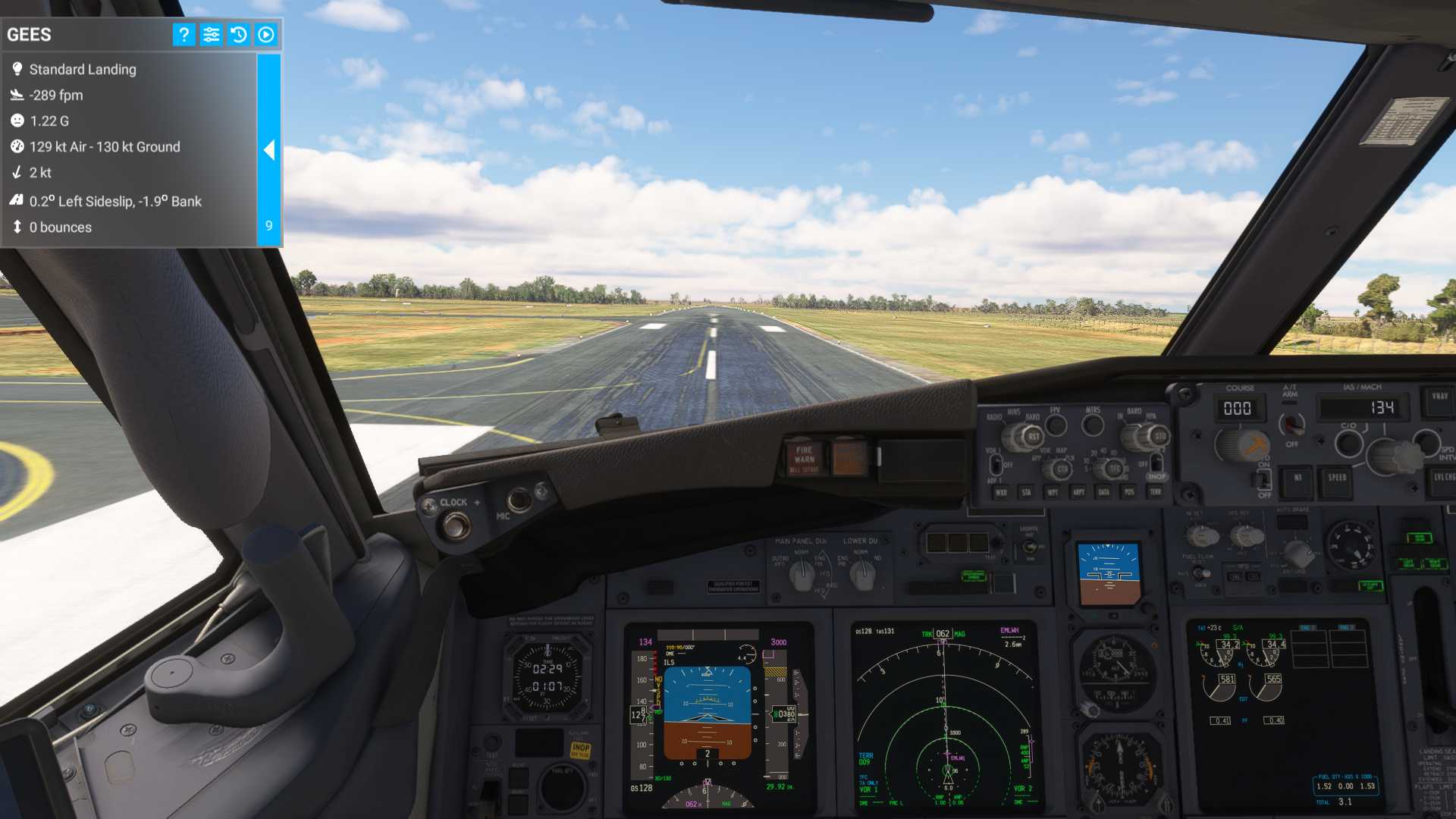Collapse the GEES panel with white arrow

point(269,150)
